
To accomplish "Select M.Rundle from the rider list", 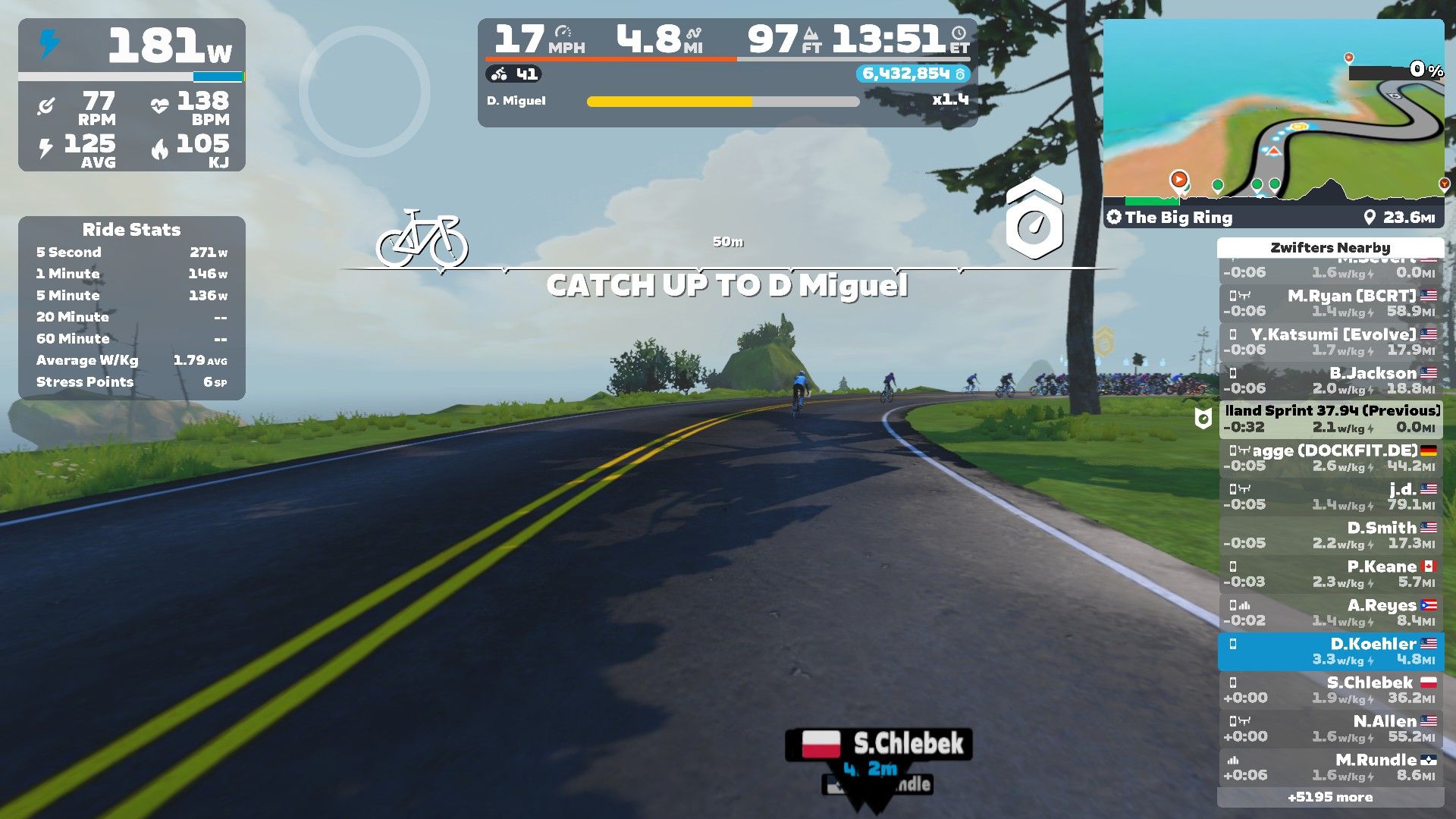I will click(1331, 767).
